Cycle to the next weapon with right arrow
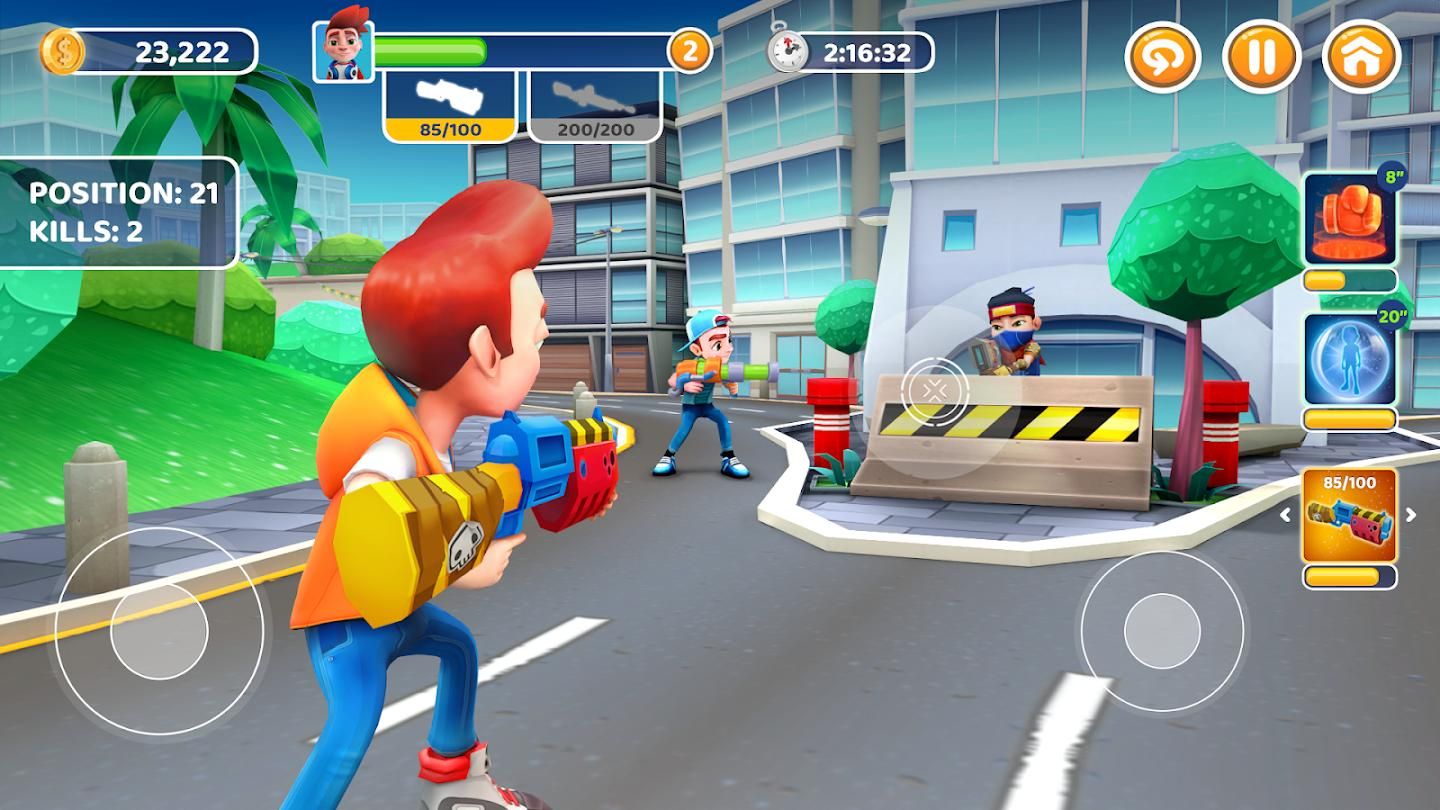The width and height of the screenshot is (1440, 810). tap(1412, 516)
